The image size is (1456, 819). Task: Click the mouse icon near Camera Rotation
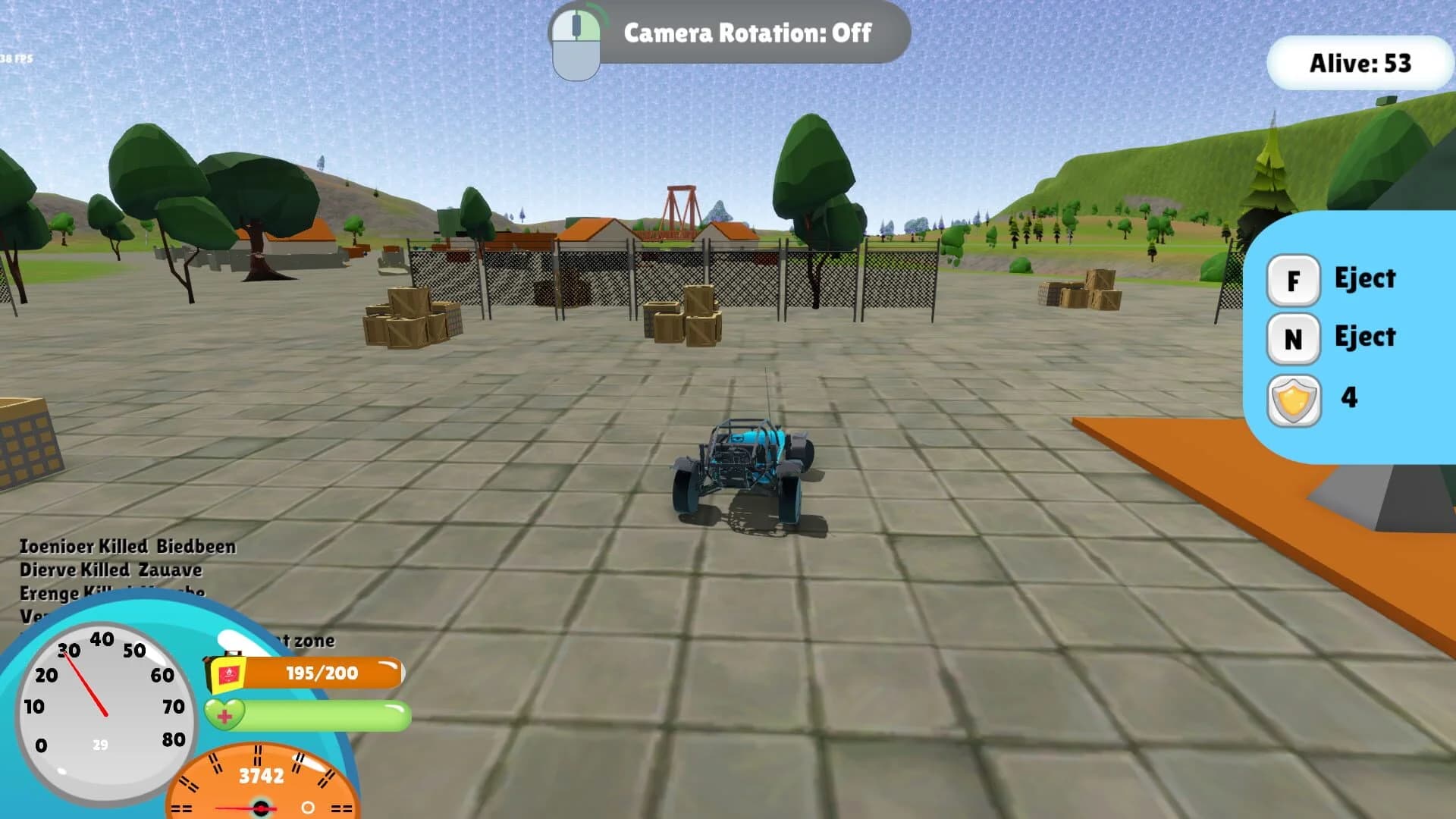pos(578,42)
